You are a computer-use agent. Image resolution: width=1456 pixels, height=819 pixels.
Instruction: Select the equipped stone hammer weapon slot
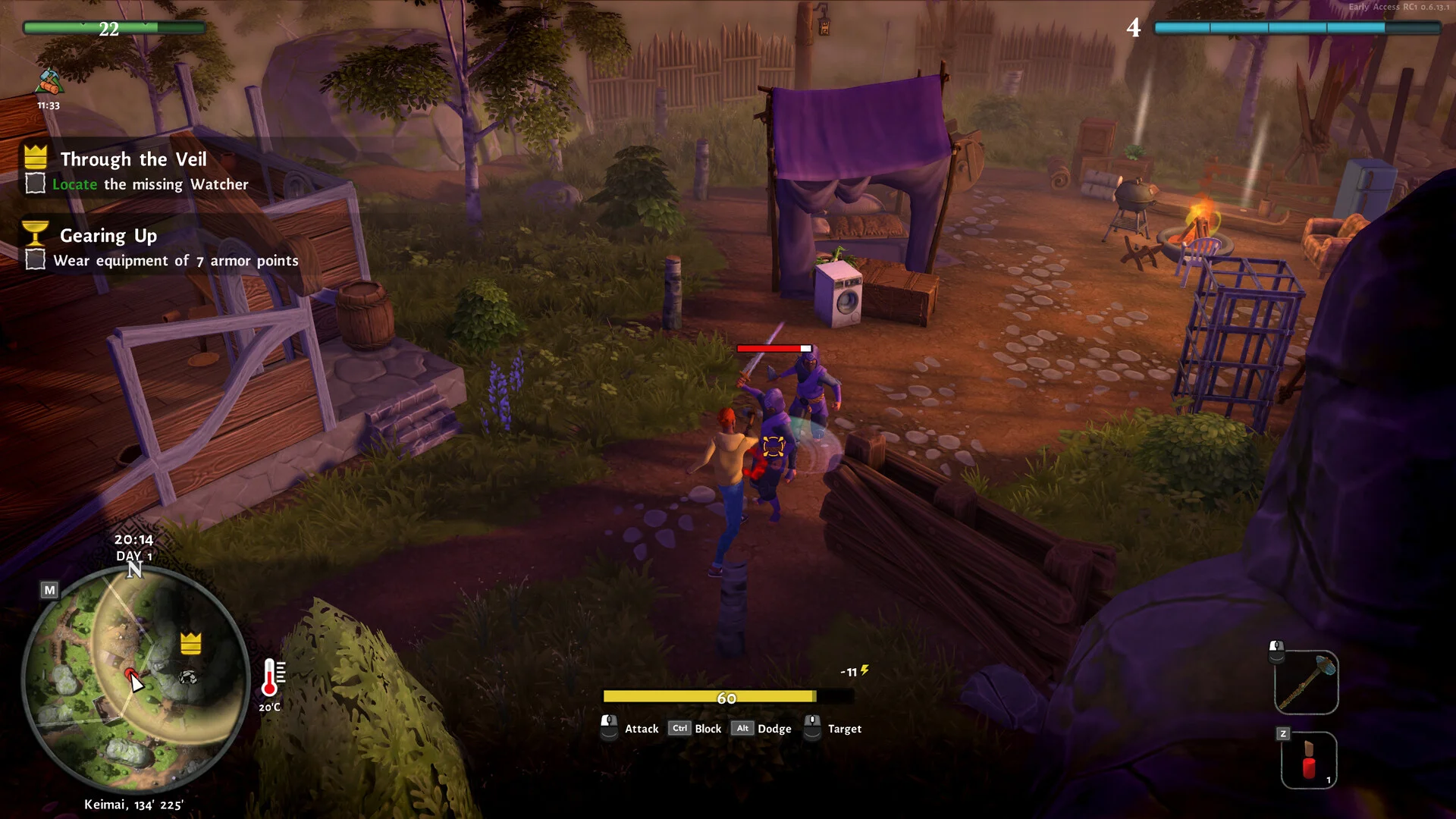1306,682
